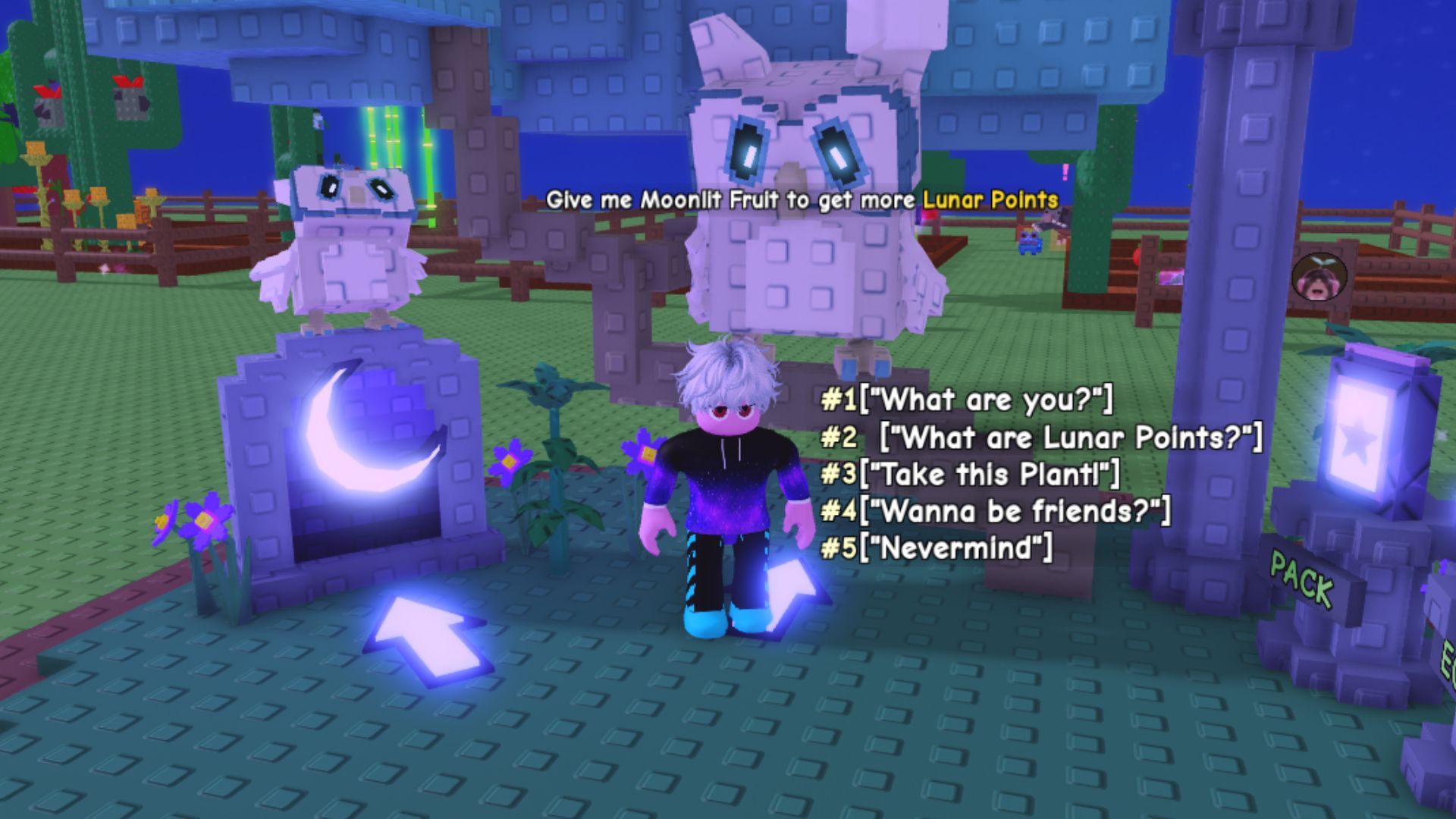The image size is (1456, 819).
Task: Dismiss dialogue by selecting 'Nevermind'
Action: pos(933,548)
